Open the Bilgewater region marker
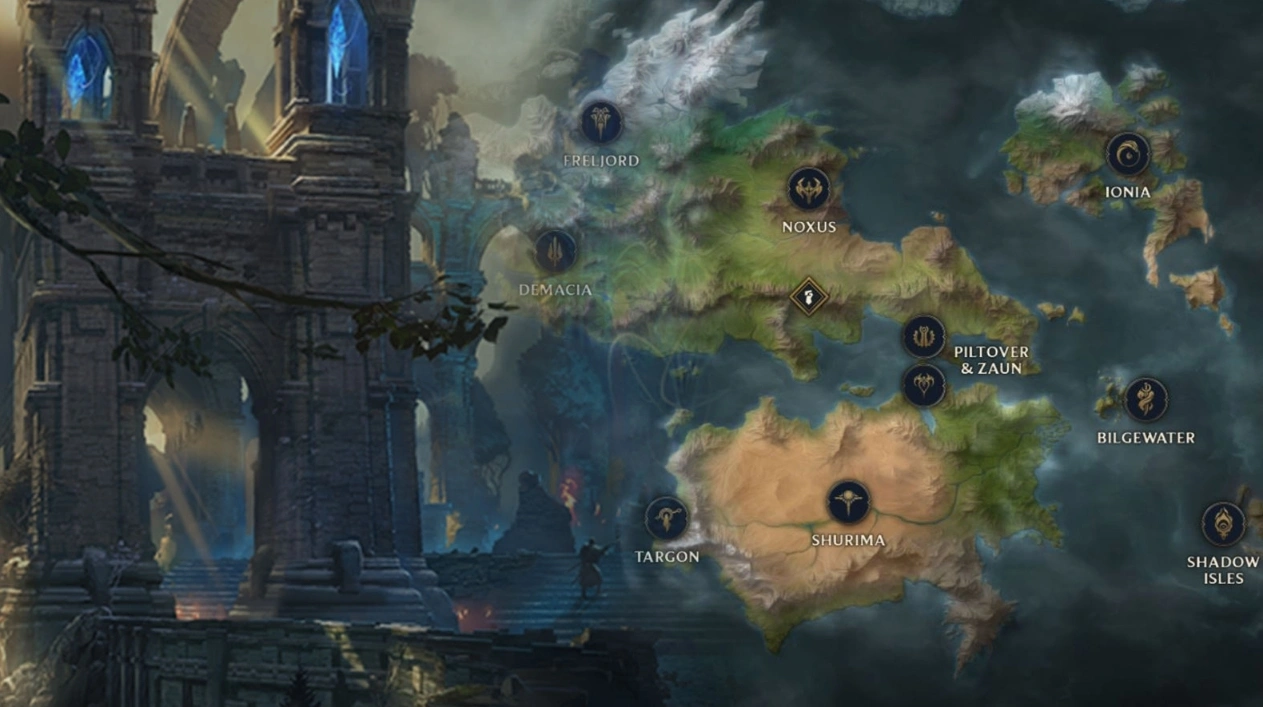 click(x=1145, y=400)
